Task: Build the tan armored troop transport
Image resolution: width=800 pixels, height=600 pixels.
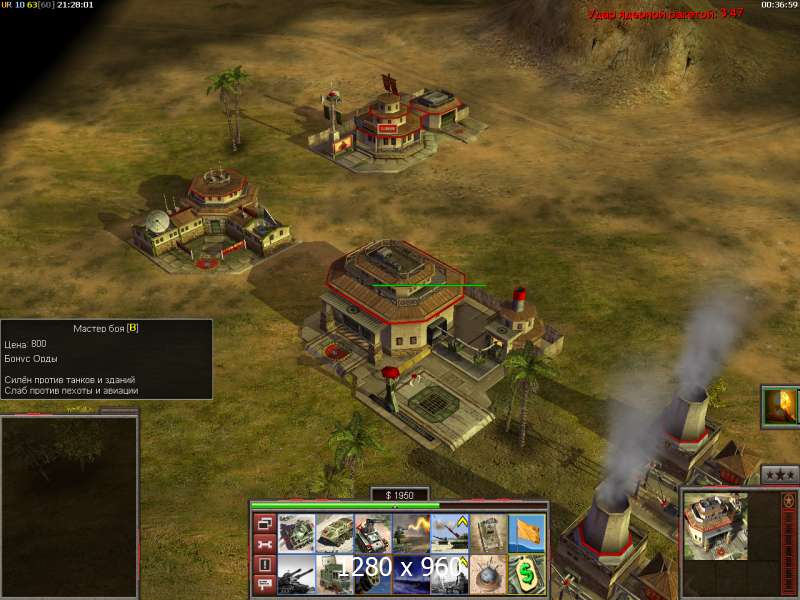Action: pos(334,533)
